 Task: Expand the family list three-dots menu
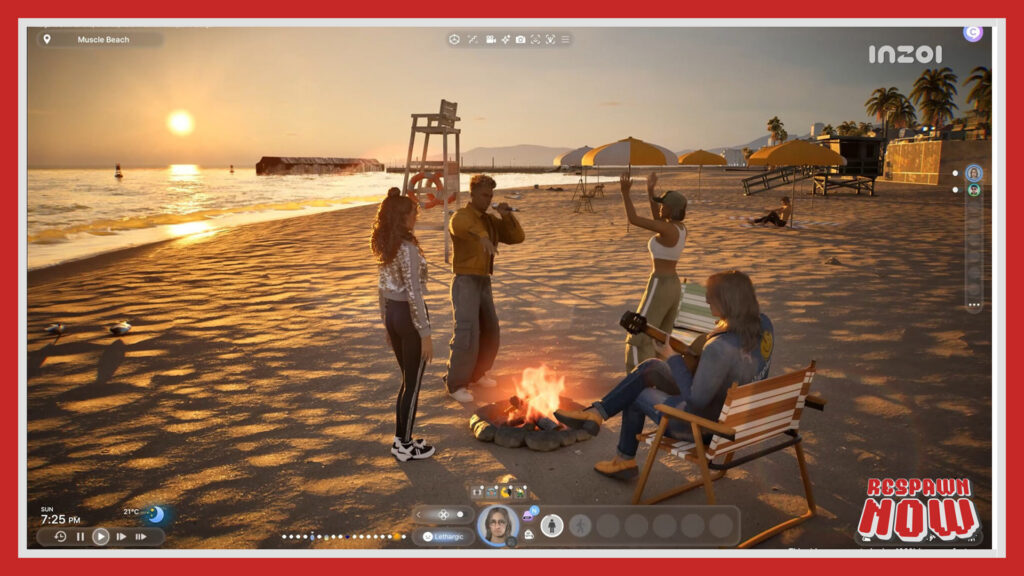click(x=973, y=304)
